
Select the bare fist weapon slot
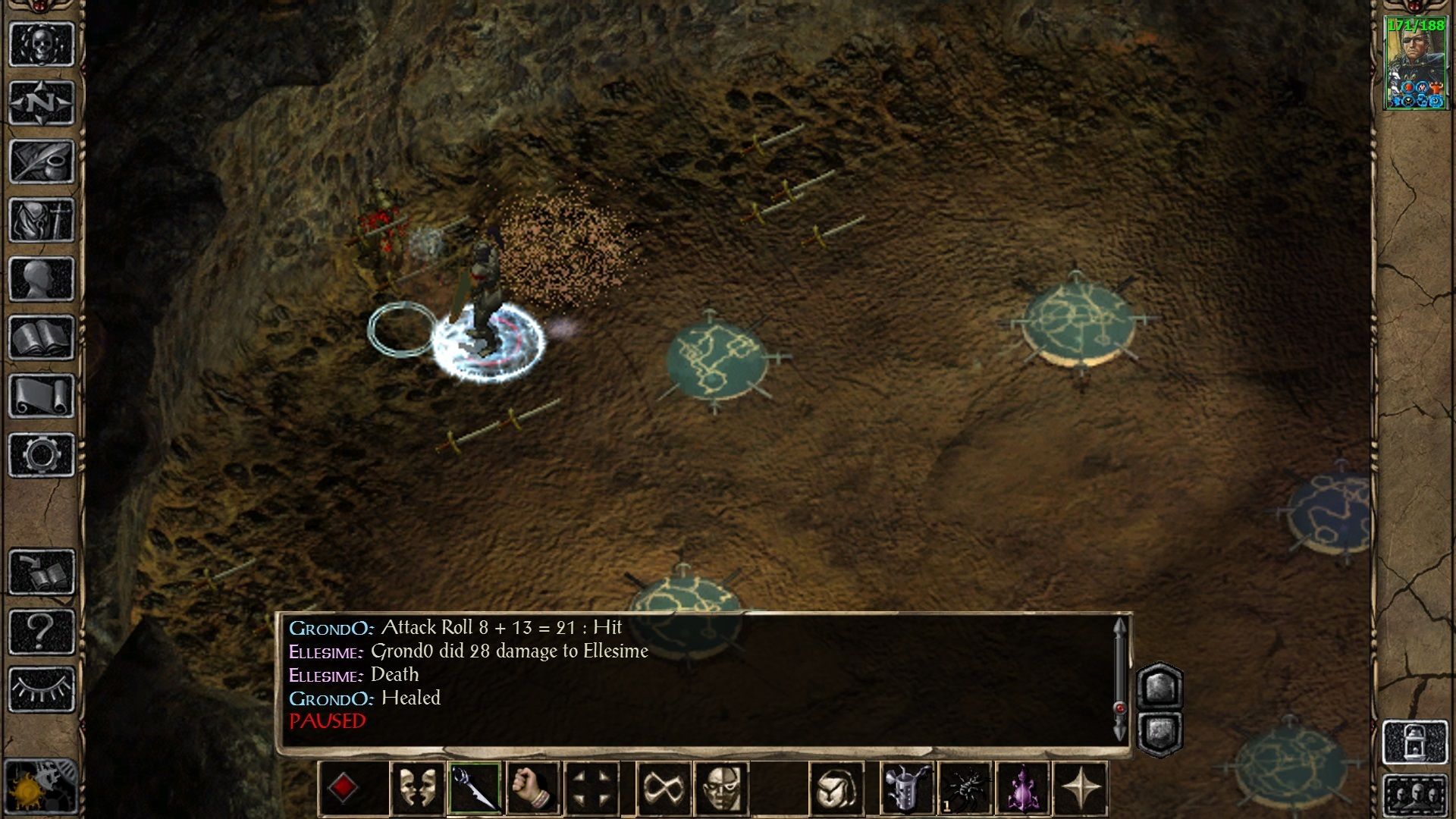click(x=533, y=789)
